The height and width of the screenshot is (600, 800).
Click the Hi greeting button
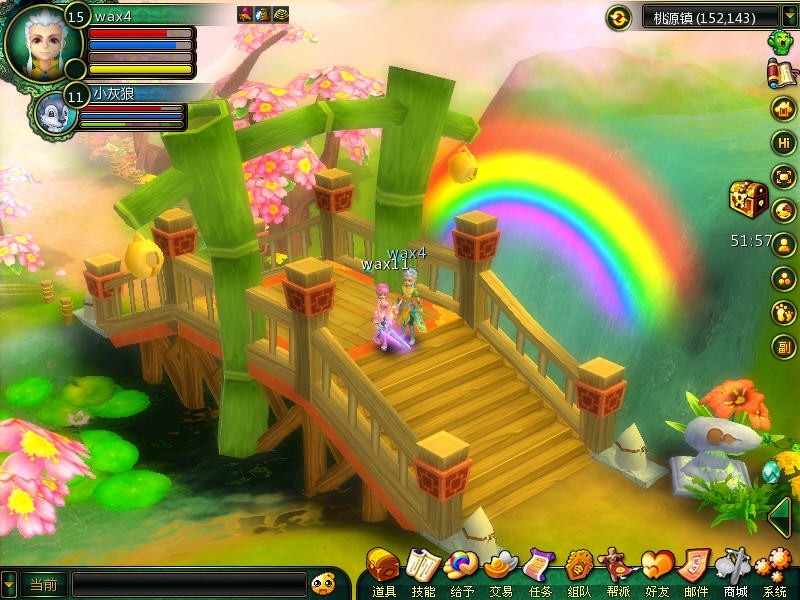[784, 143]
